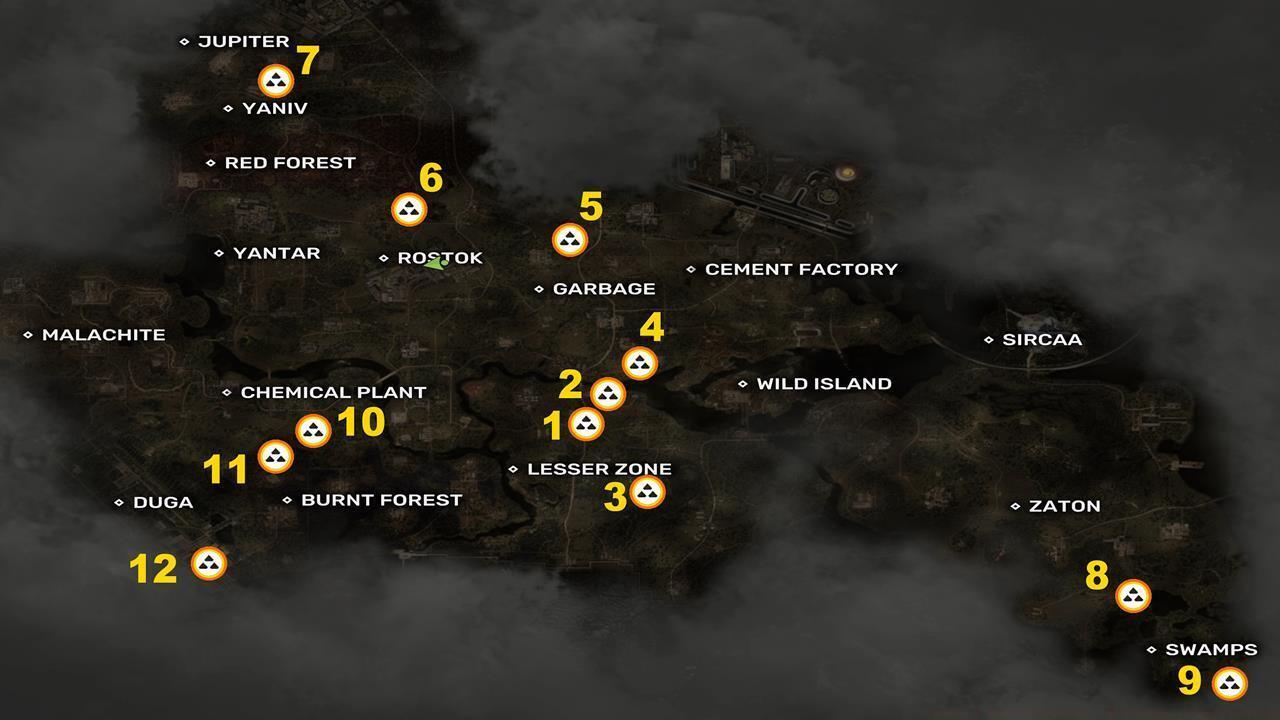Image resolution: width=1280 pixels, height=720 pixels.
Task: Select the diamond marker beside ZATON
Action: pyautogui.click(x=1015, y=506)
